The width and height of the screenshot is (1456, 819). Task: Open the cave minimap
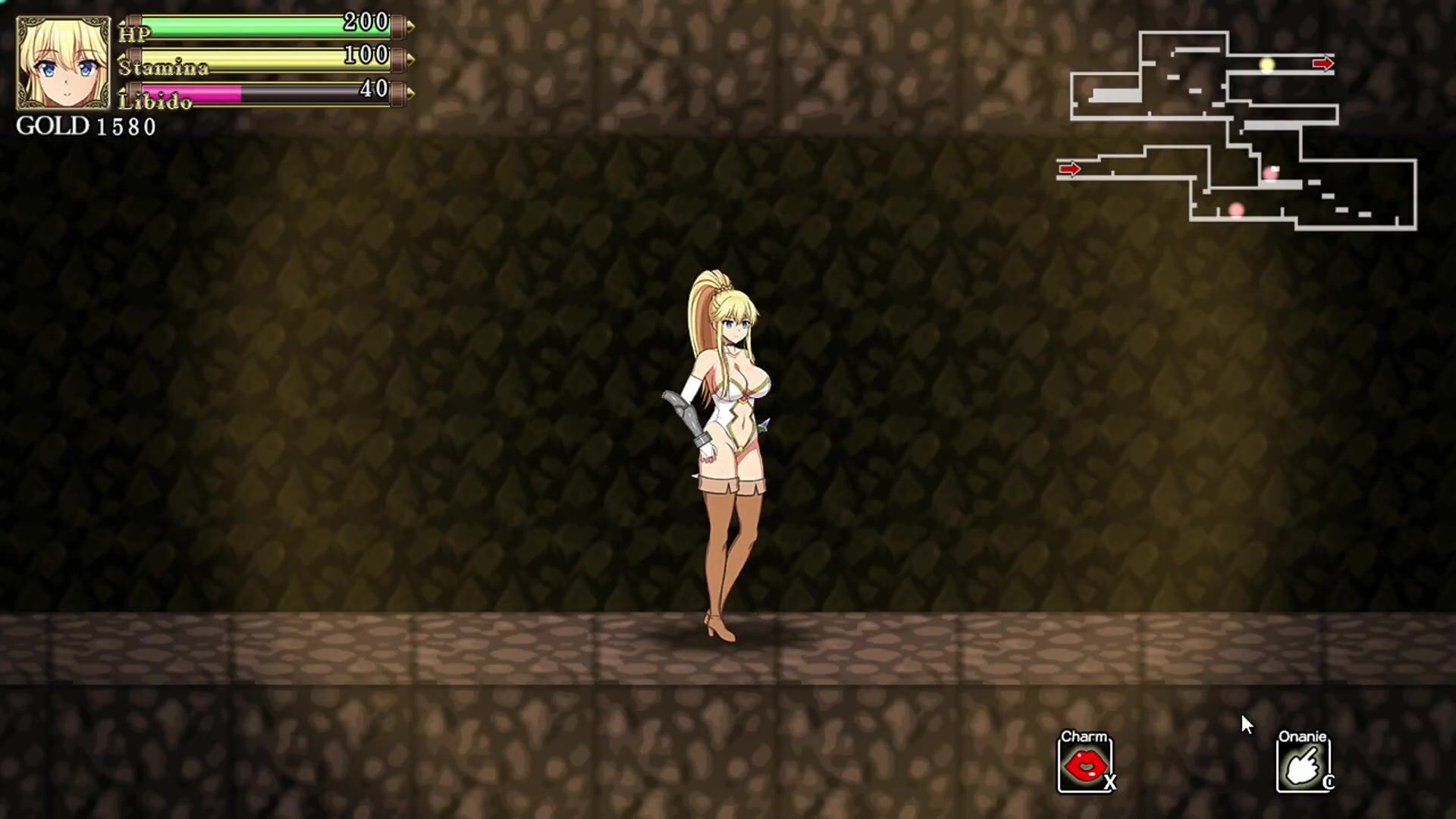click(x=1236, y=130)
